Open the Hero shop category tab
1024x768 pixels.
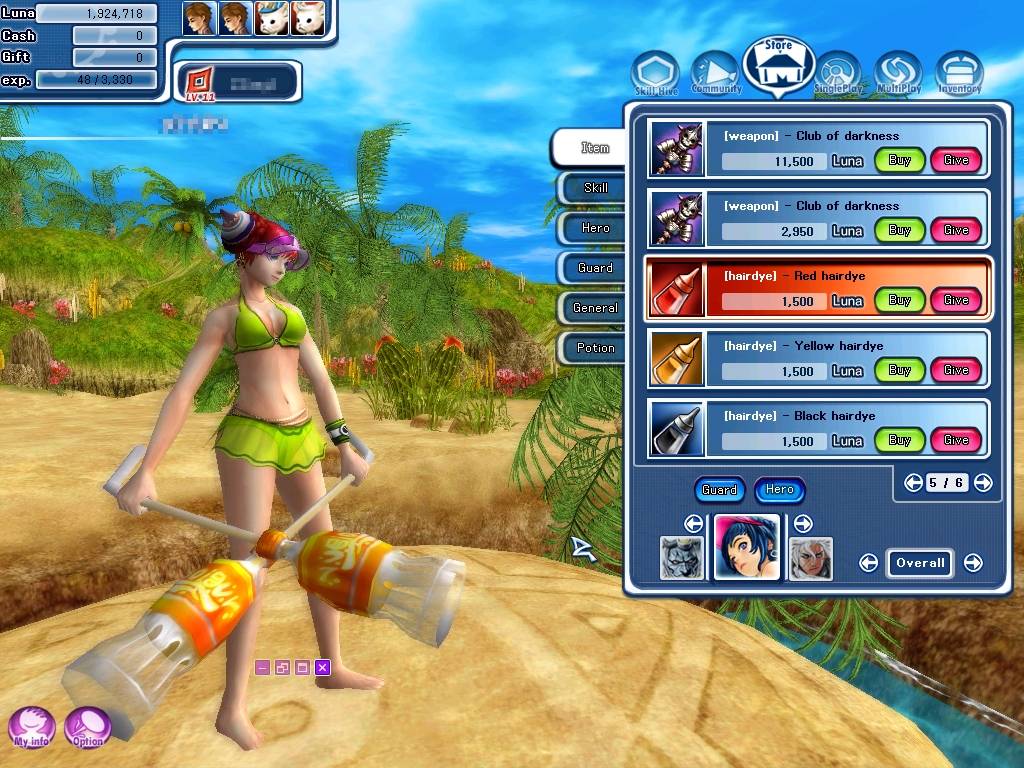coord(595,228)
